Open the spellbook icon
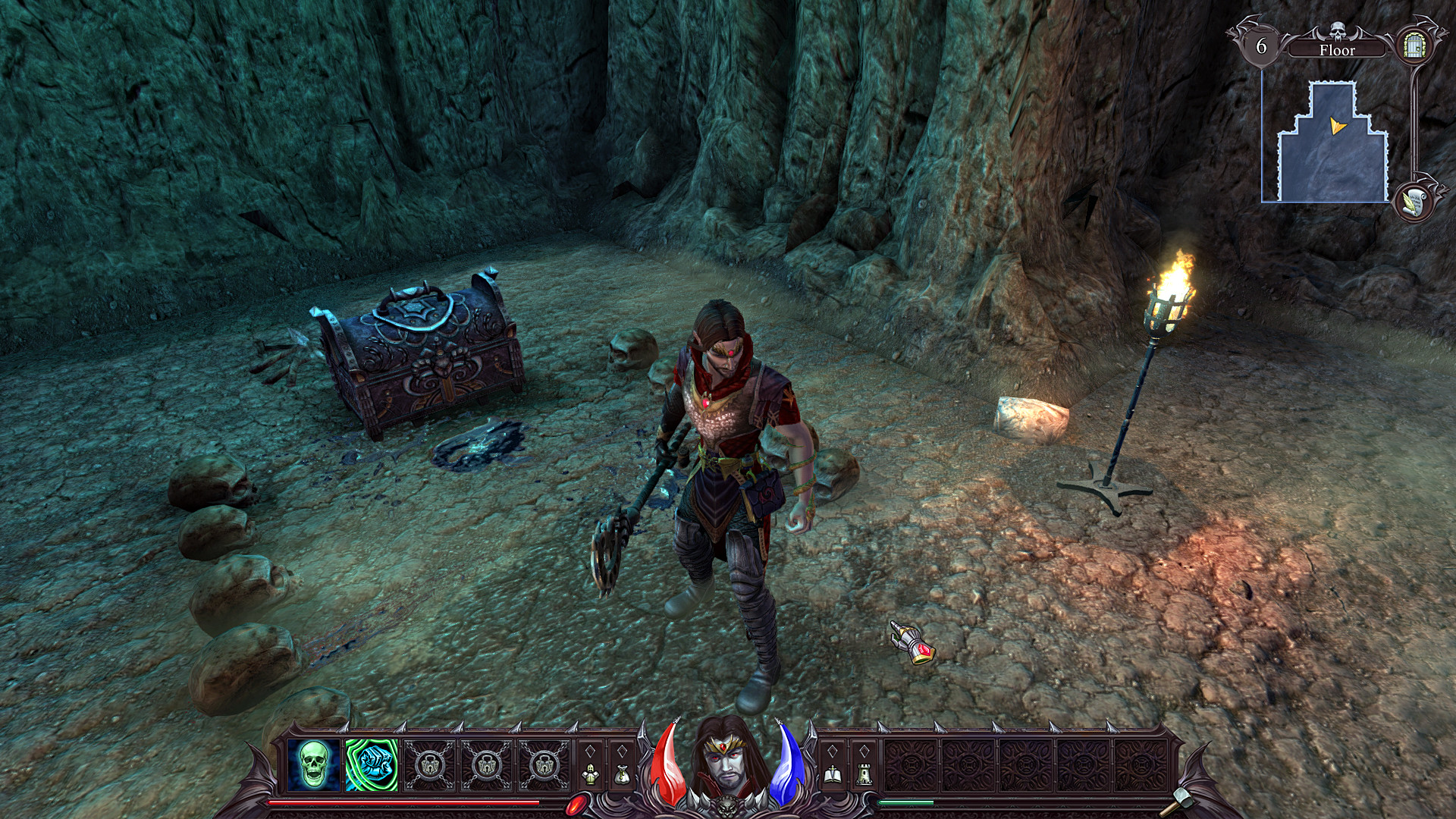The image size is (1456, 819). 832,775
